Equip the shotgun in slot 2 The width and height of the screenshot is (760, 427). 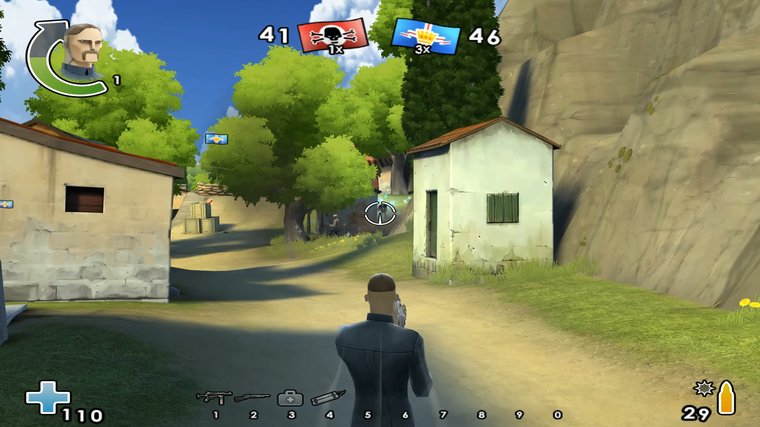252,397
